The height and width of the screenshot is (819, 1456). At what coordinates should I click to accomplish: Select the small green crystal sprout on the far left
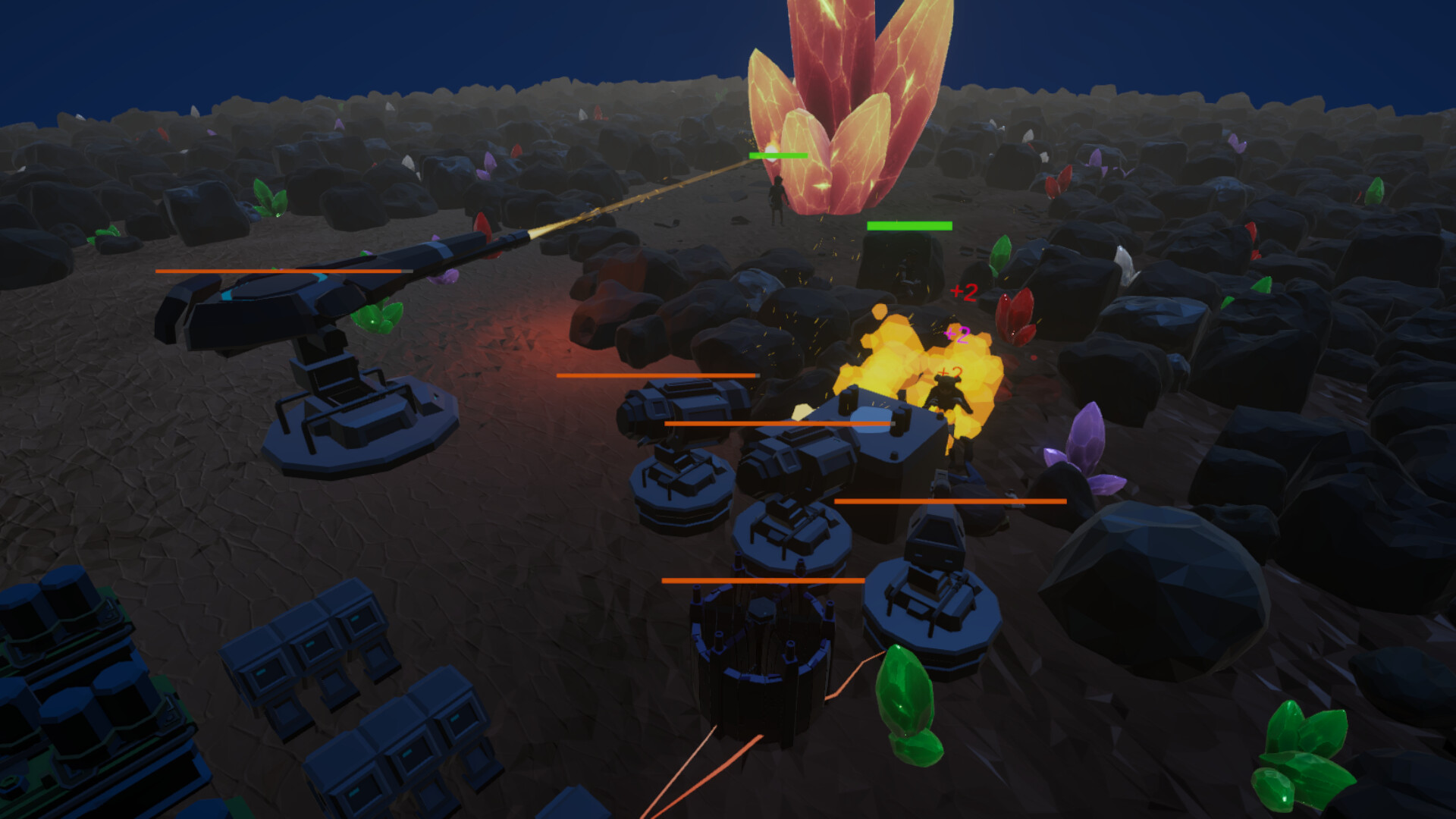coord(108,235)
